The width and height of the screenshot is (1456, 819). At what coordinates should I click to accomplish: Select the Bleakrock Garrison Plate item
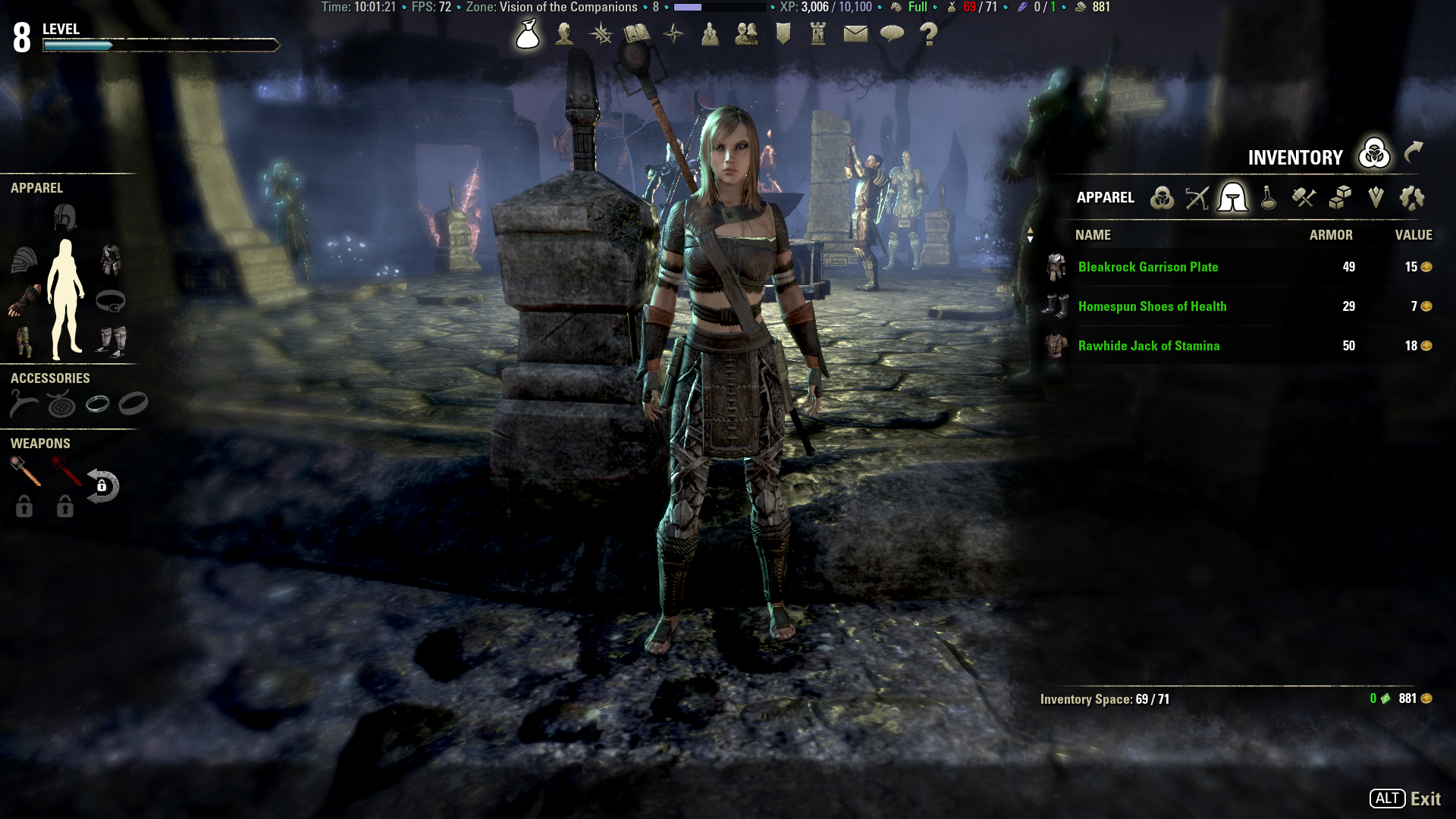click(1148, 267)
